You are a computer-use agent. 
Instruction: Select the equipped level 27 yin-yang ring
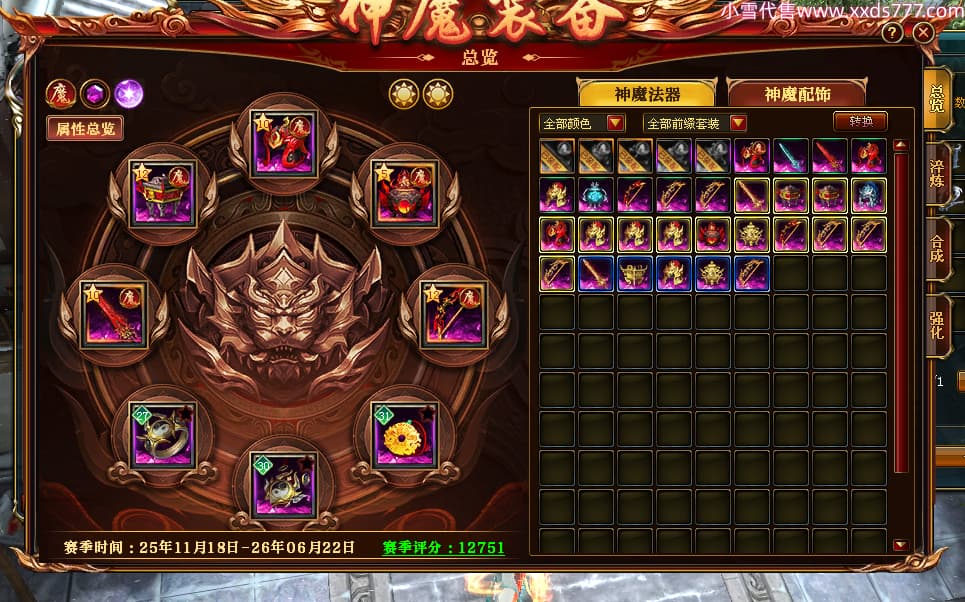coord(162,434)
